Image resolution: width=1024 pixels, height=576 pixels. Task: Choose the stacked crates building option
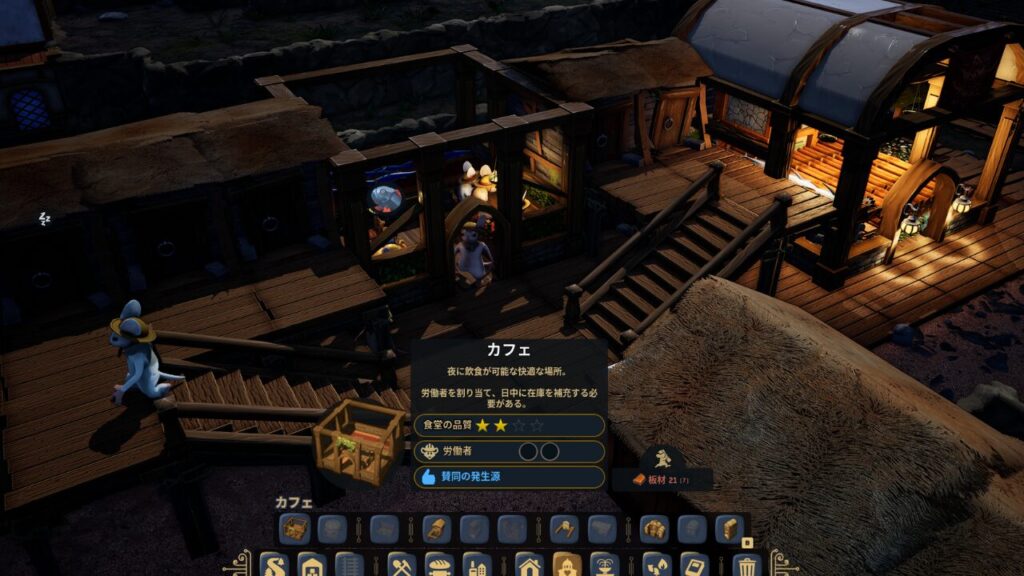[654, 528]
